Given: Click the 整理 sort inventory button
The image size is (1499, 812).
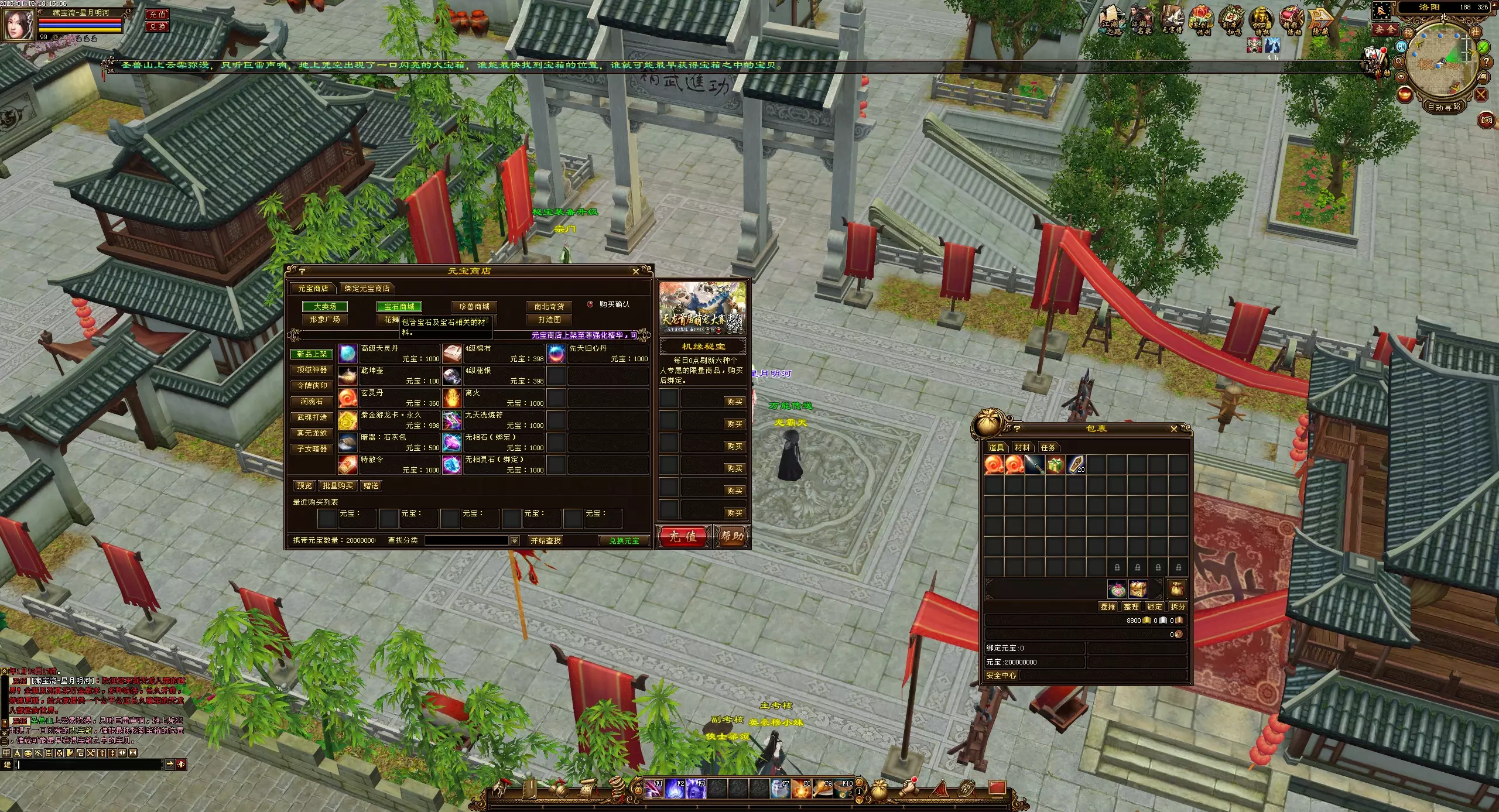Looking at the screenshot, I should (1131, 607).
